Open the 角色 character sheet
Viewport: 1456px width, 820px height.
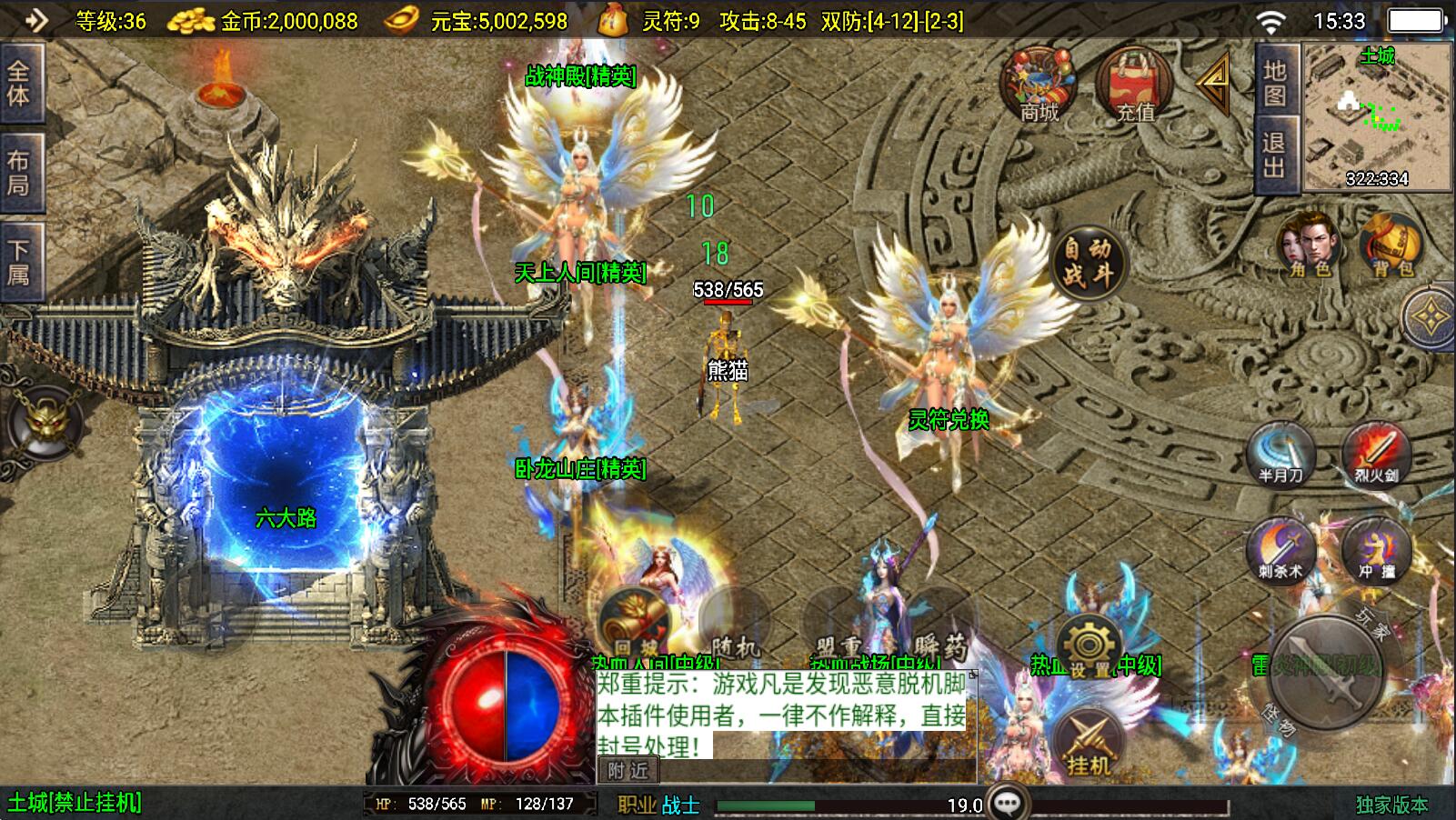click(x=1310, y=245)
